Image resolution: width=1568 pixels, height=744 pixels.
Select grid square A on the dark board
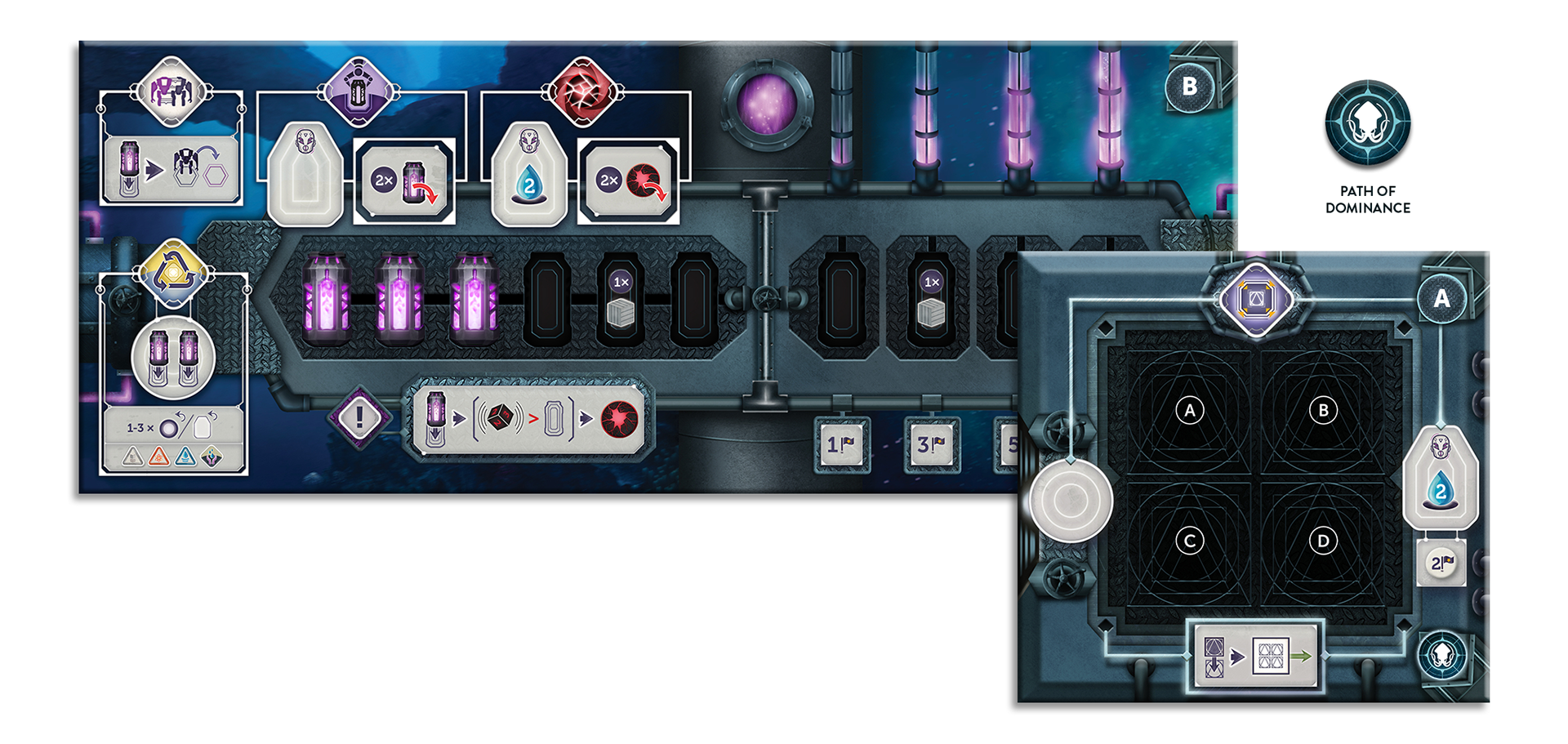1189,410
